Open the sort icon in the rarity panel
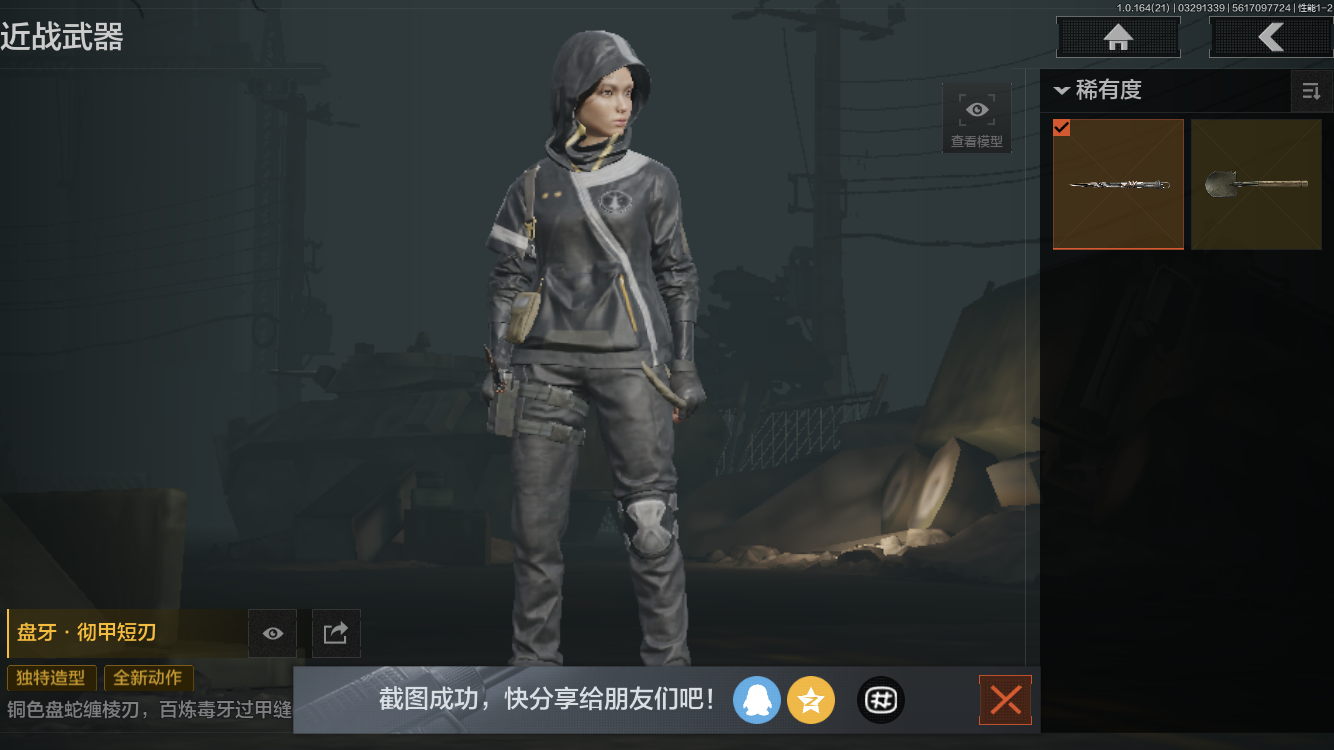 coord(1312,91)
